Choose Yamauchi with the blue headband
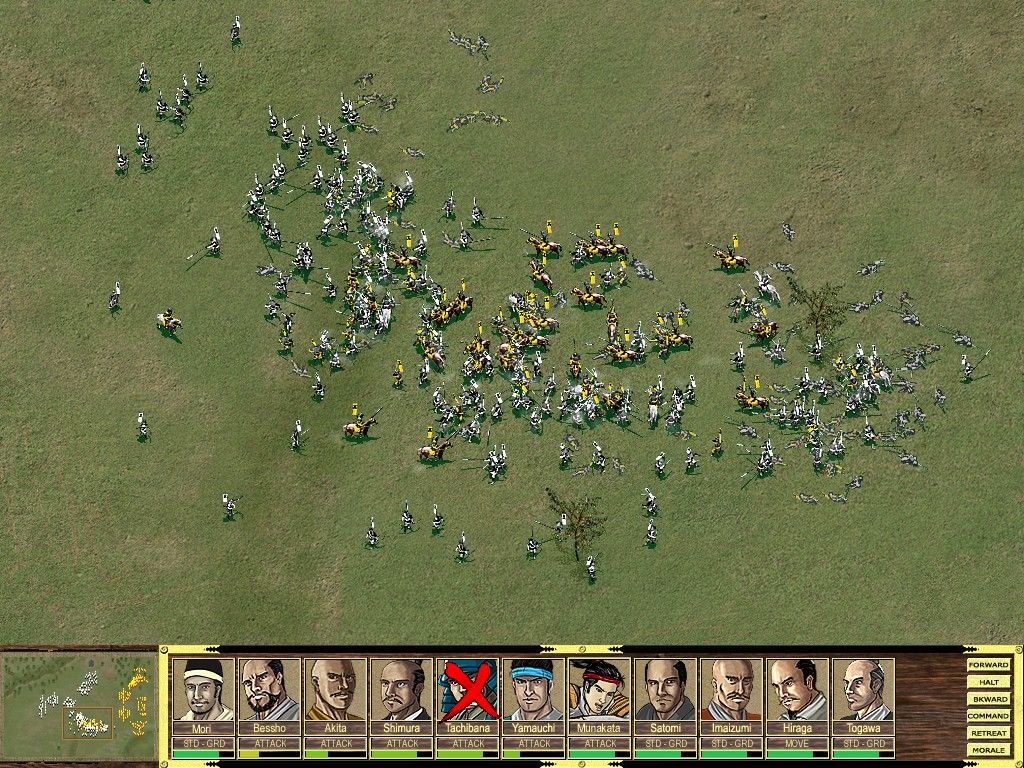 click(533, 690)
